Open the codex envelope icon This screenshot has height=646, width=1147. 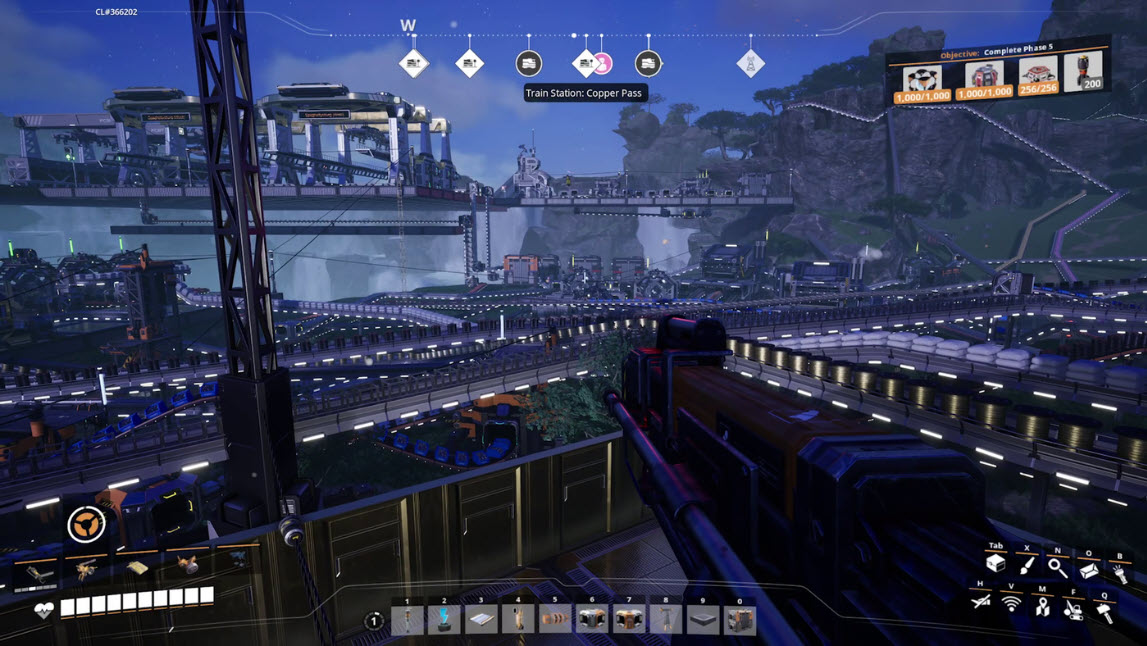pyautogui.click(x=1089, y=570)
